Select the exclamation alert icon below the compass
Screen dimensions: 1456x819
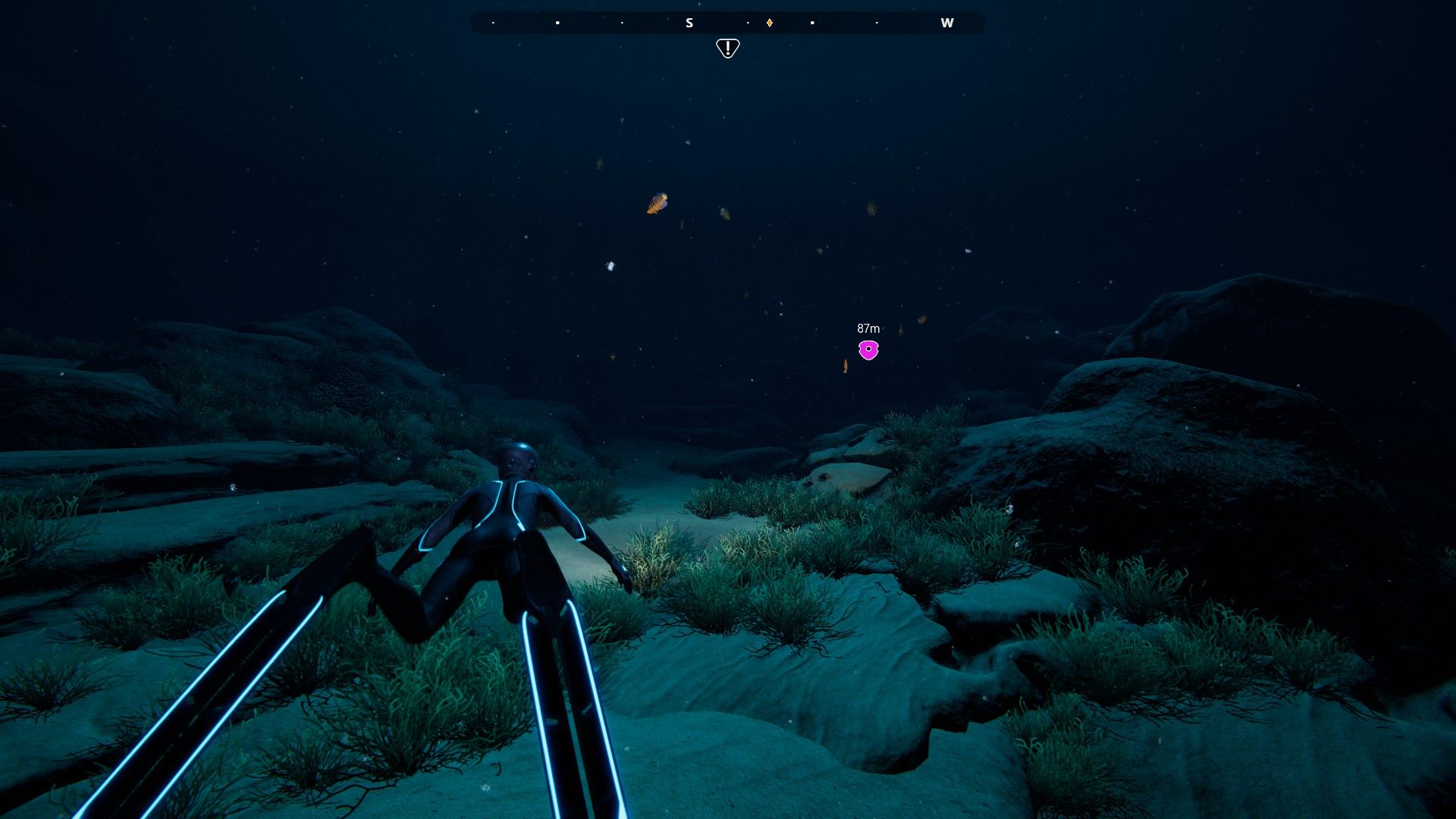tap(727, 49)
